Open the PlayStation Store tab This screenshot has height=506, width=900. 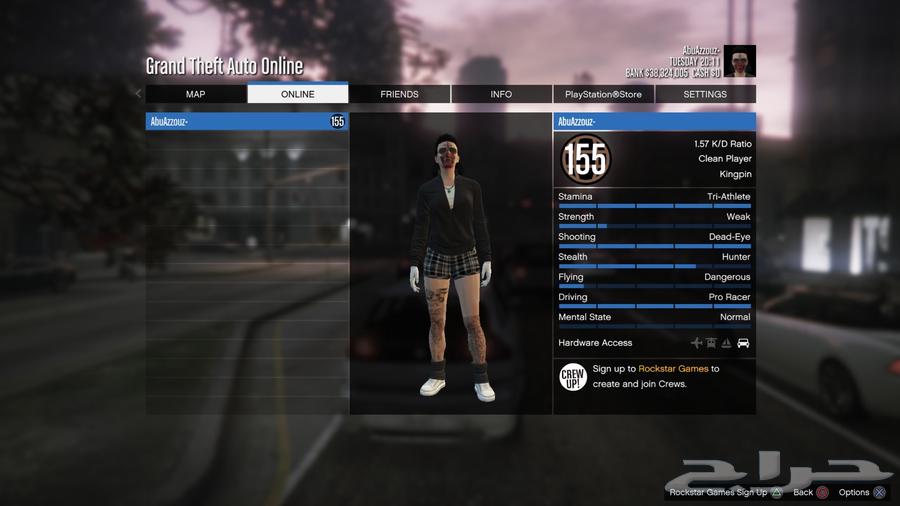pos(604,94)
